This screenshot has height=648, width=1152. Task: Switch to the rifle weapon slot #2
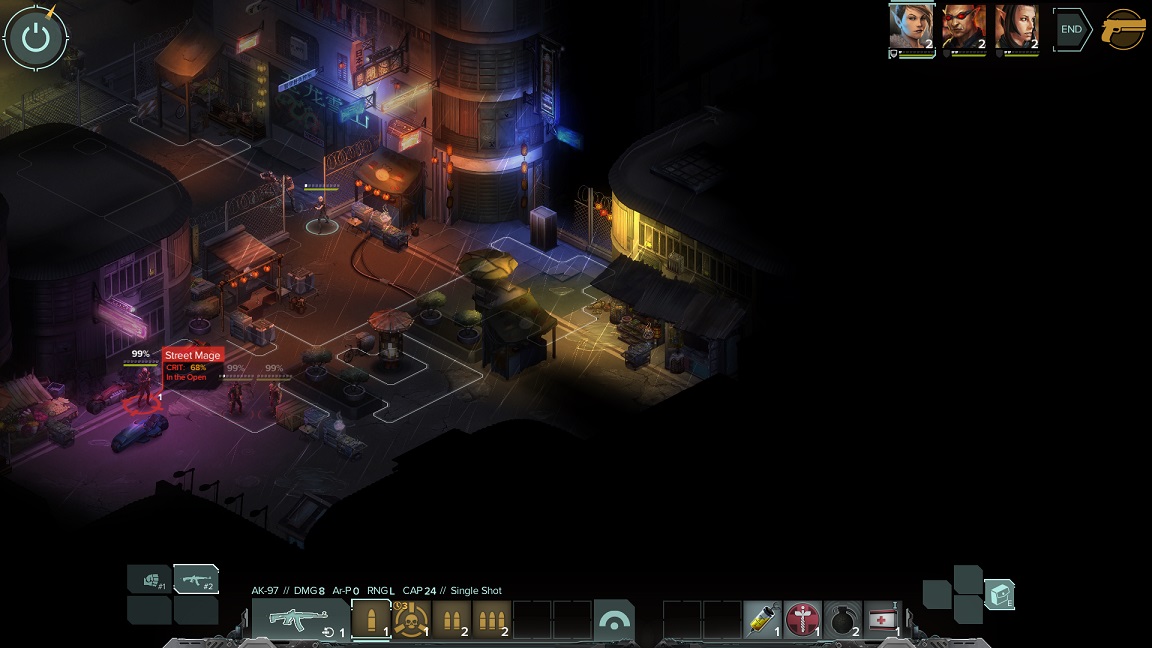(196, 579)
